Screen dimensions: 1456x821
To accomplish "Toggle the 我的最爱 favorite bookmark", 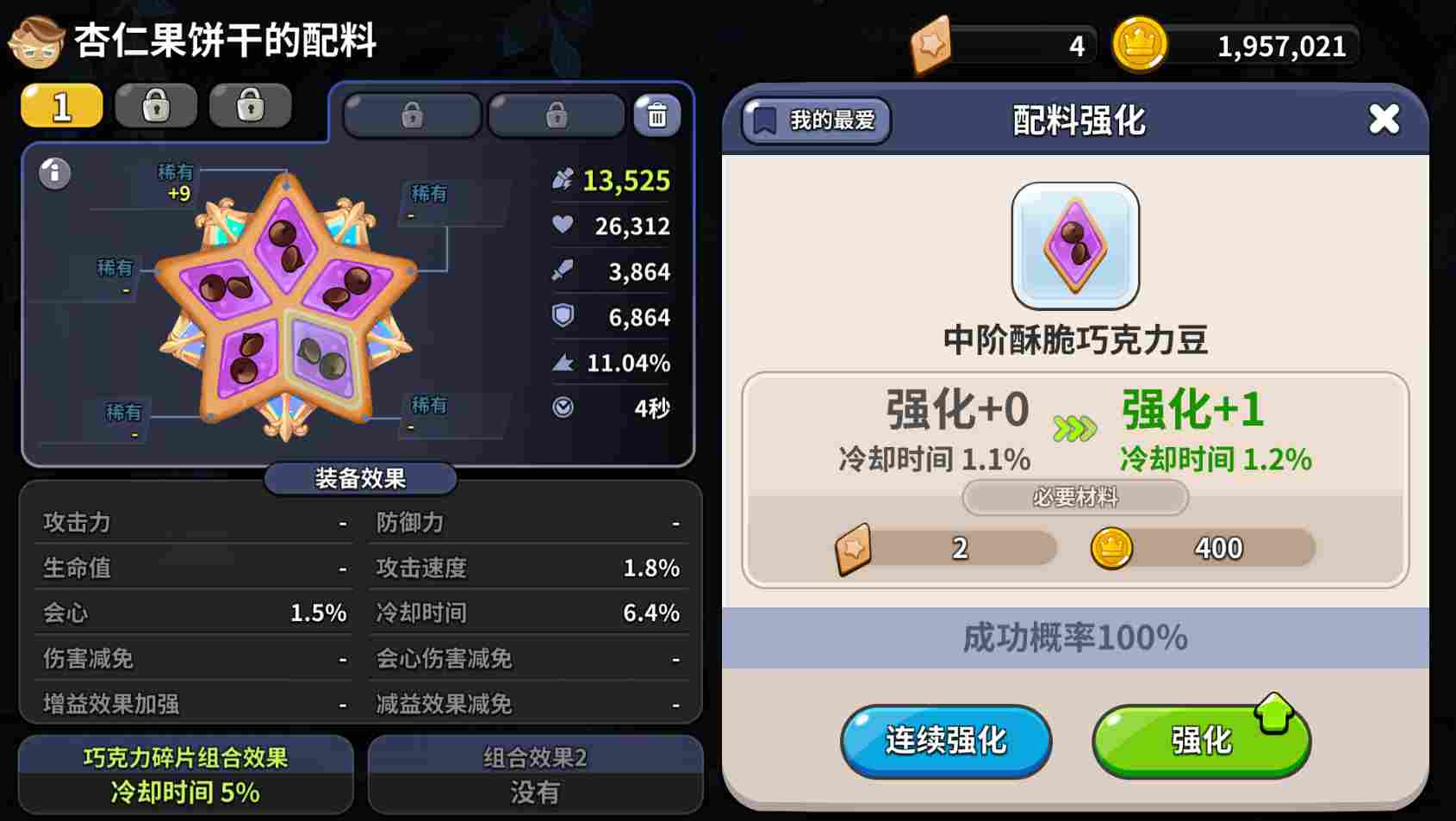I will (813, 121).
